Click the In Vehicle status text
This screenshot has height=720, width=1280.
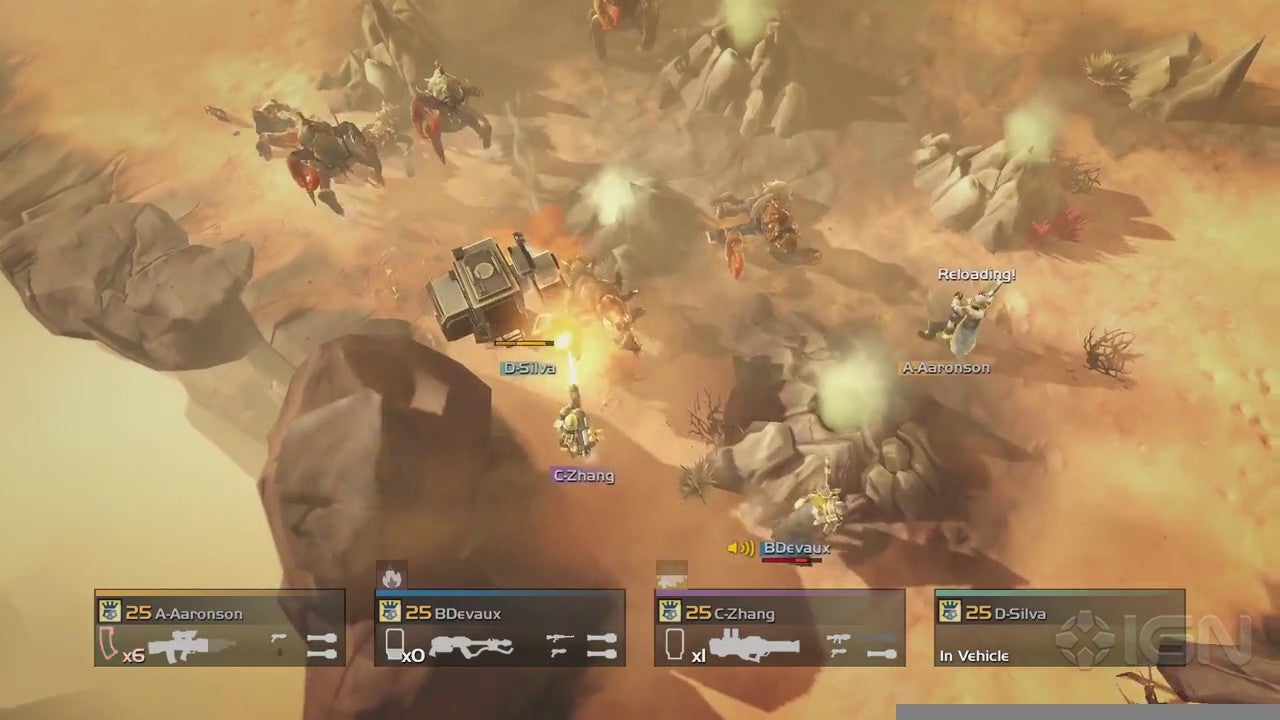973,656
